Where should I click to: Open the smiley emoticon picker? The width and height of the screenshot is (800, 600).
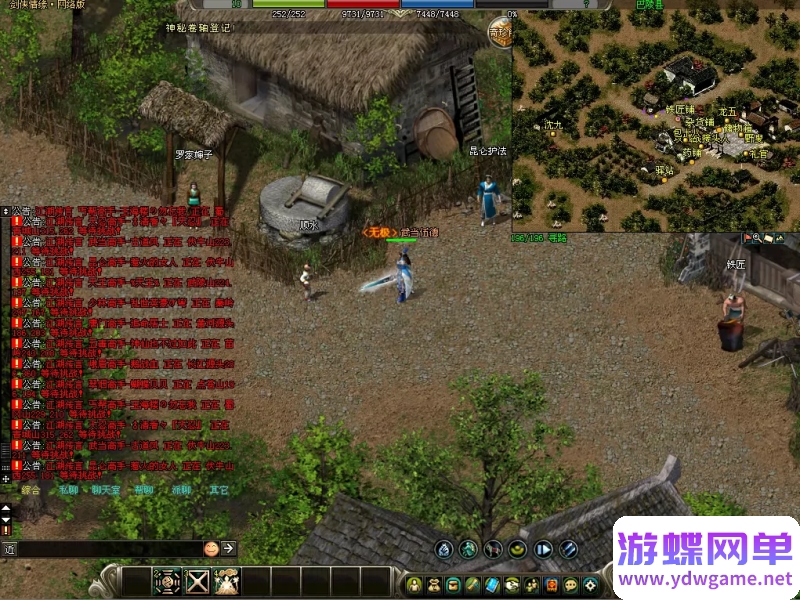click(211, 549)
